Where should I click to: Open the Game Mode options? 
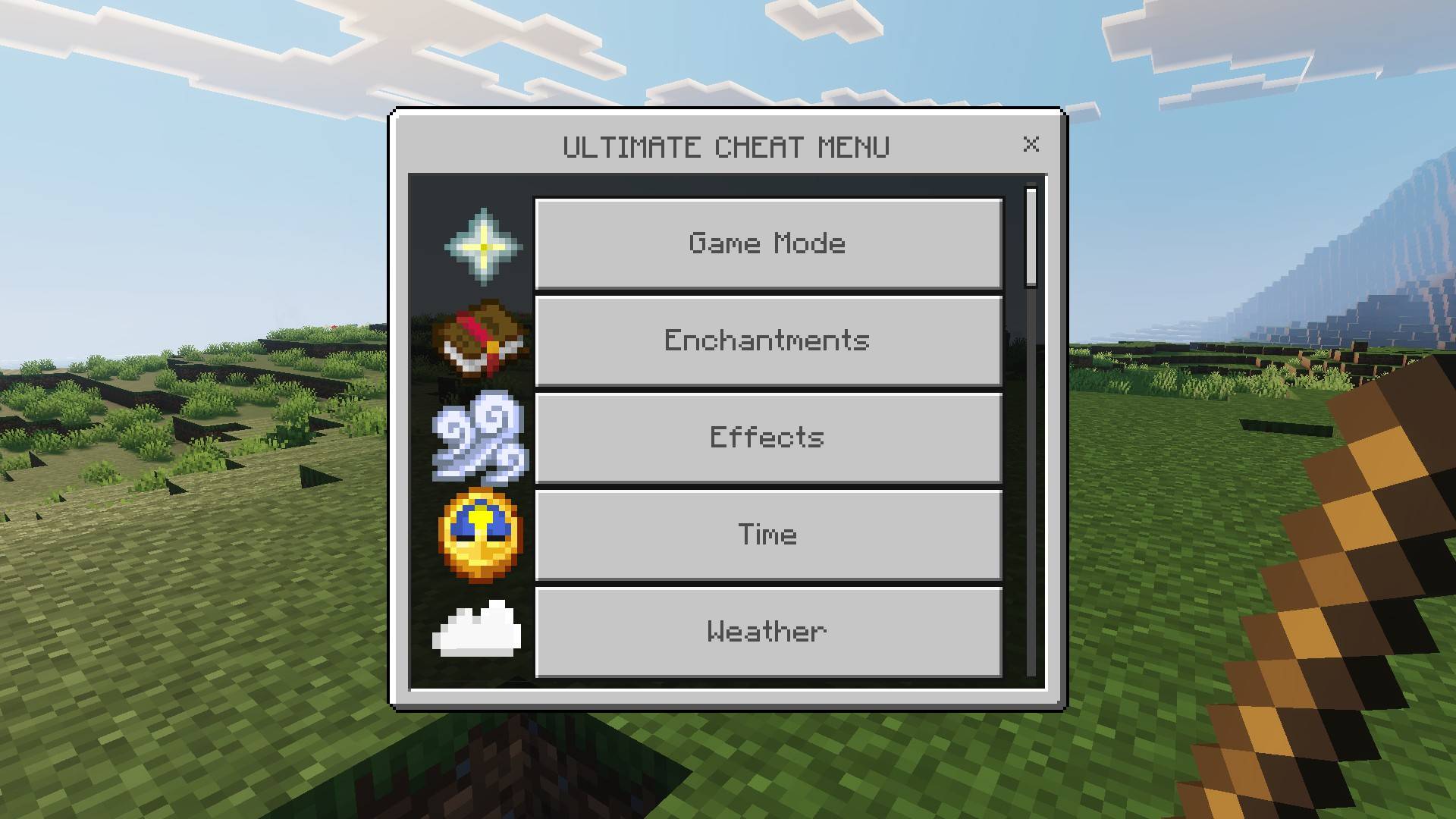tap(767, 243)
